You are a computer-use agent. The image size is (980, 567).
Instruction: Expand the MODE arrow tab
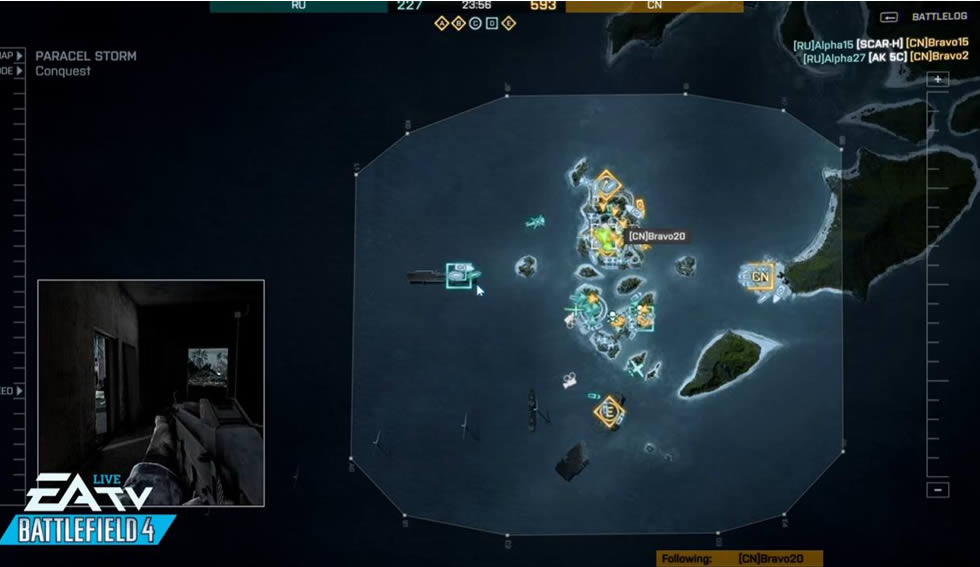20,71
